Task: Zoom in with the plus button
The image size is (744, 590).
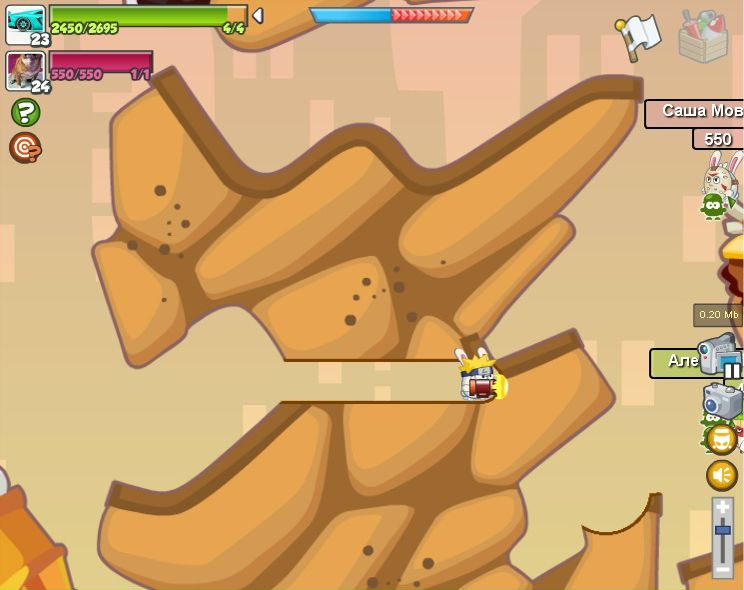Action: click(722, 508)
